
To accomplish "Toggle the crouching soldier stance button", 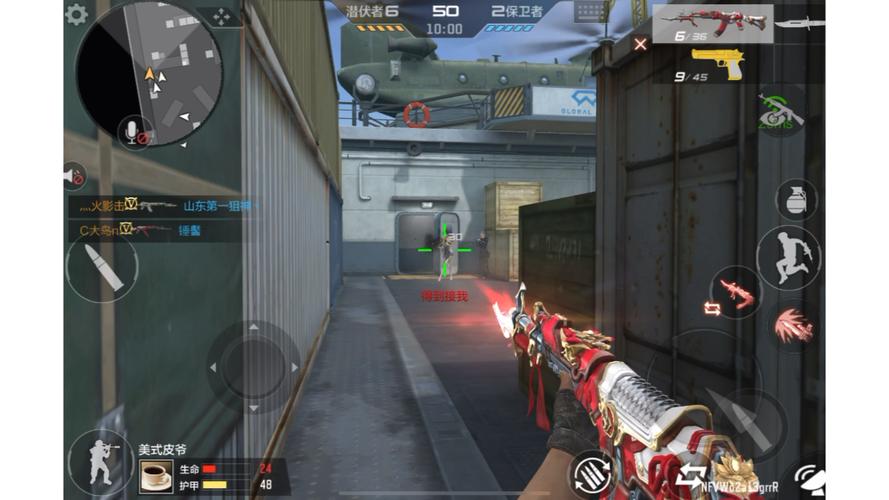I will coord(100,461).
